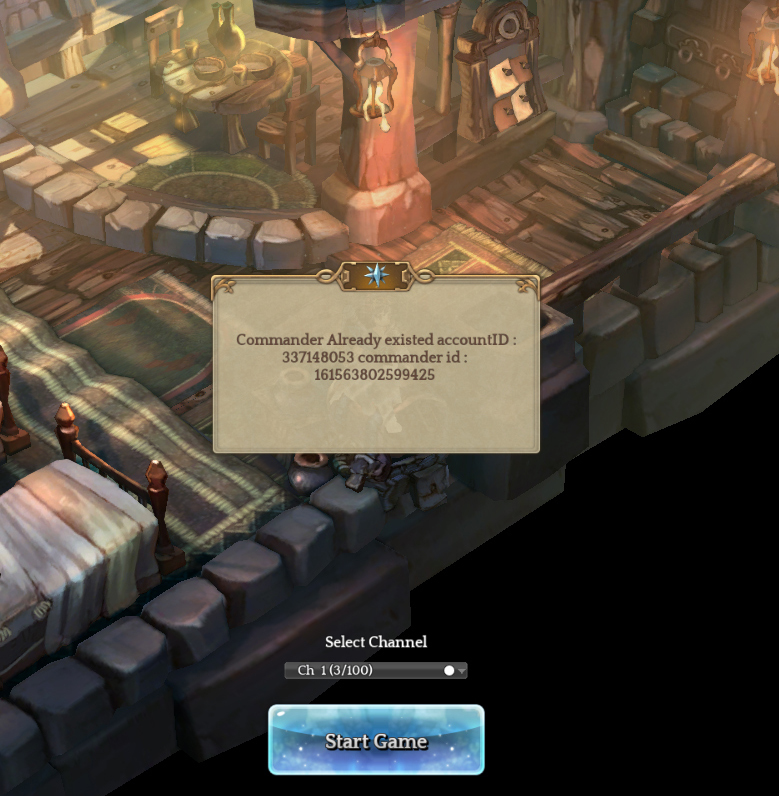The width and height of the screenshot is (779, 796).
Task: Open the Ch 1 (3/100) channel dropdown
Action: 376,670
